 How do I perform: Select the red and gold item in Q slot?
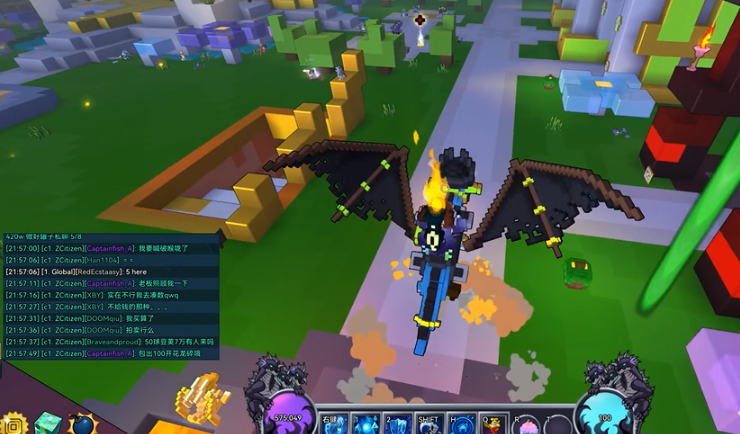tap(495, 424)
